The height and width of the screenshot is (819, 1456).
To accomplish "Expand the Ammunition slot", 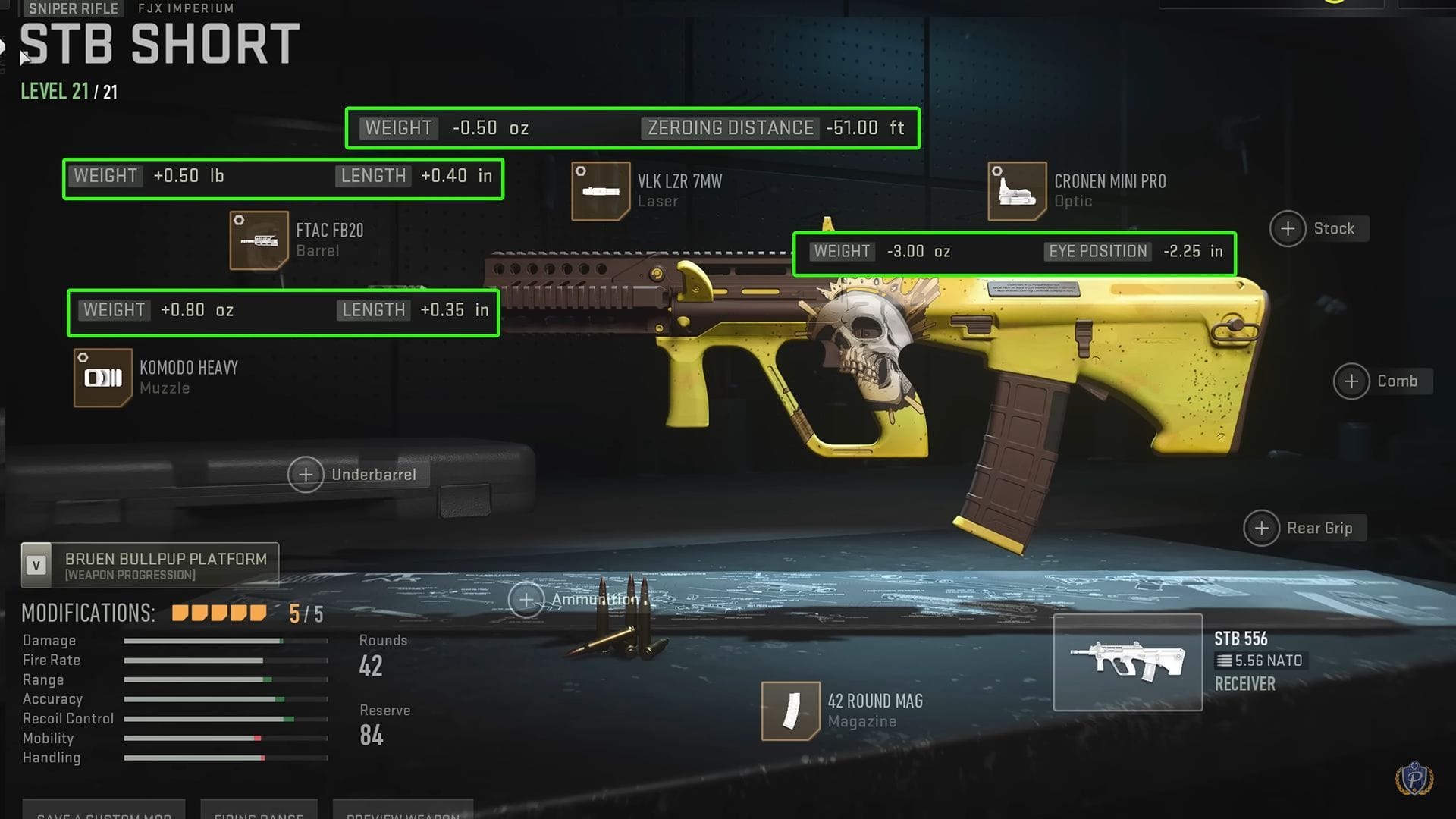I will [x=526, y=599].
